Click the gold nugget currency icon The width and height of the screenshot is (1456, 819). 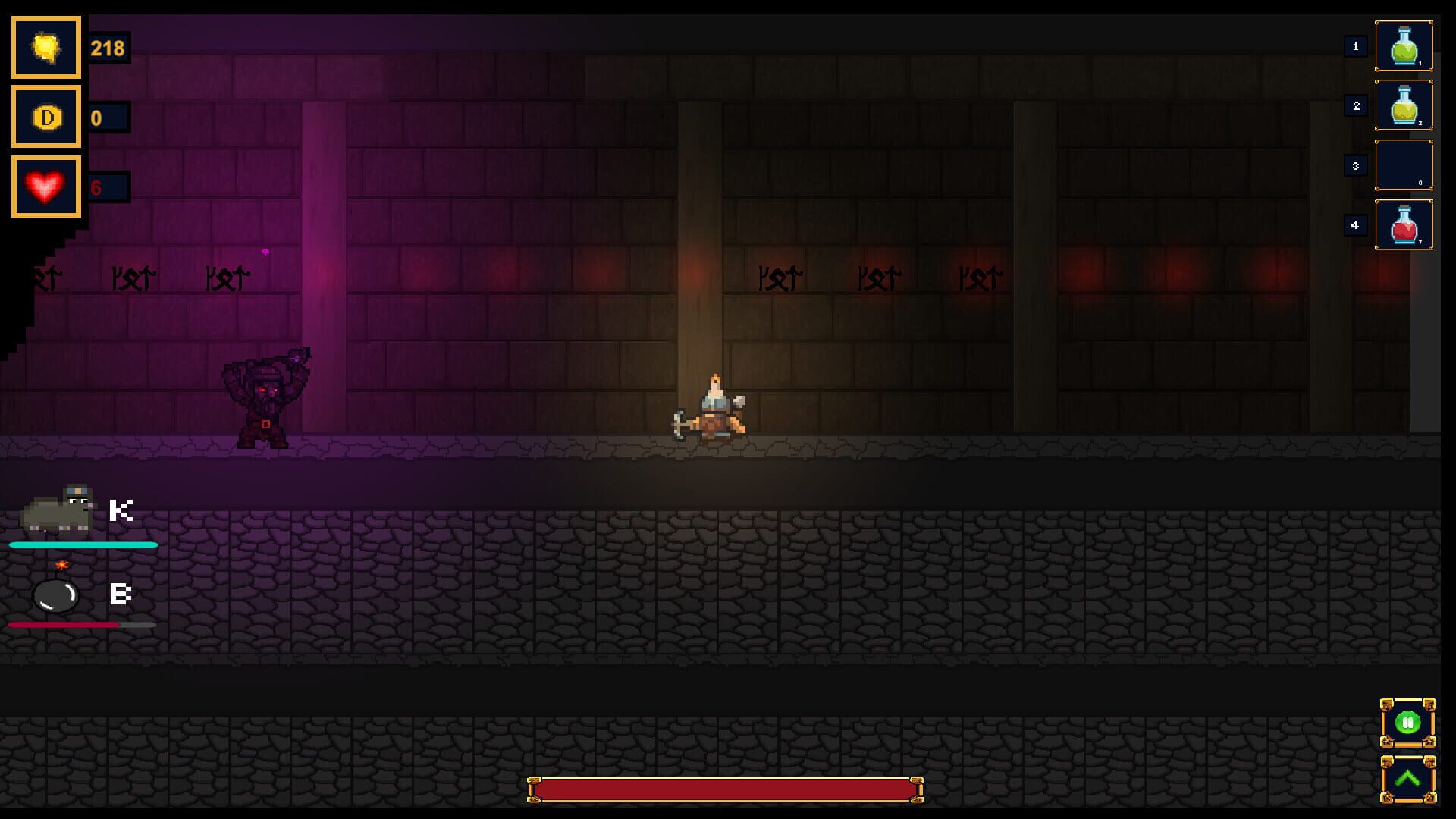(45, 48)
